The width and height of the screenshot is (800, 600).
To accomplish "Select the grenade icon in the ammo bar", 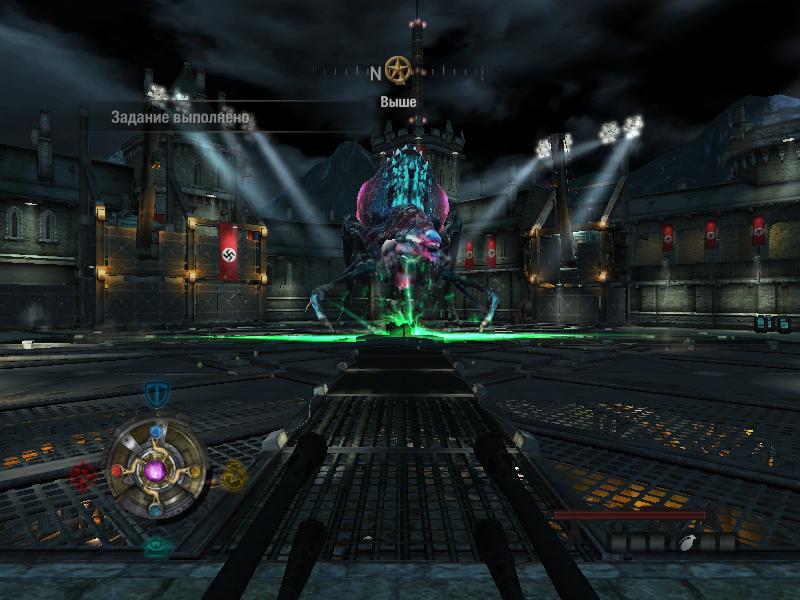I will (686, 543).
